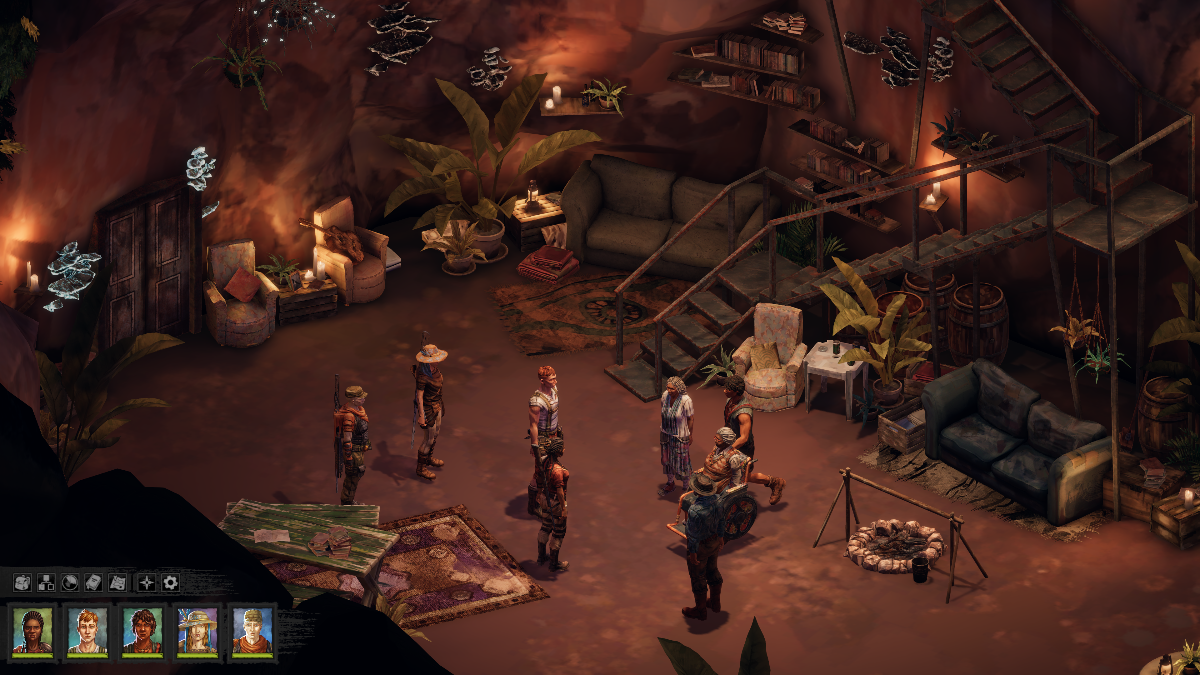Pick the orange-scarf soldier portrait
This screenshot has width=1200, height=675.
[252, 630]
